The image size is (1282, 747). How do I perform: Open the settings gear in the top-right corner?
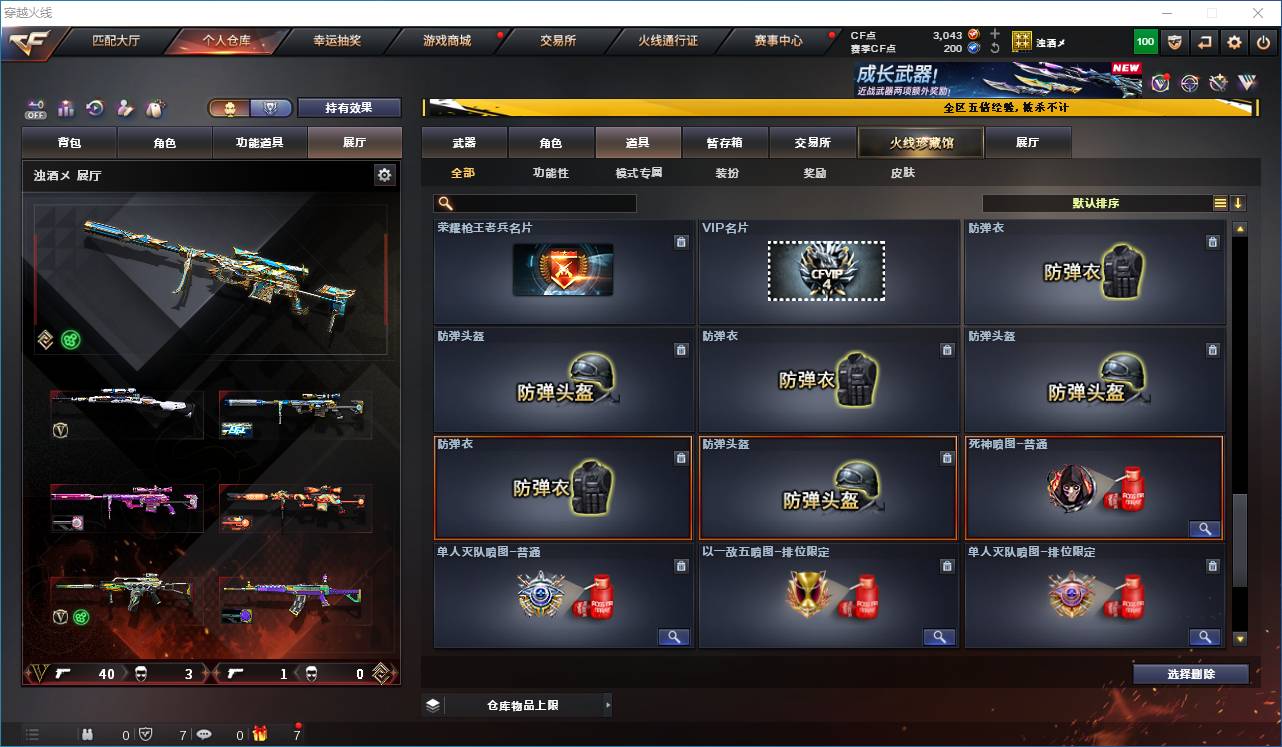pyautogui.click(x=1233, y=42)
